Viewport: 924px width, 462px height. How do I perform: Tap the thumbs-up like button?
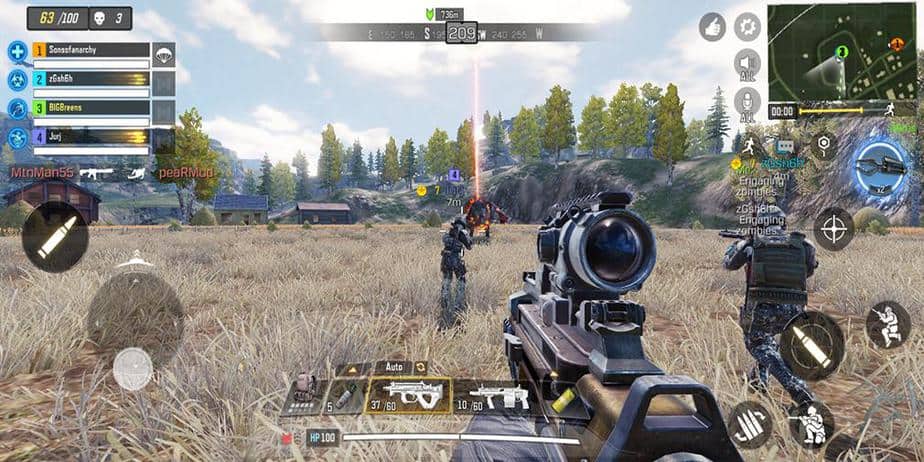click(712, 26)
